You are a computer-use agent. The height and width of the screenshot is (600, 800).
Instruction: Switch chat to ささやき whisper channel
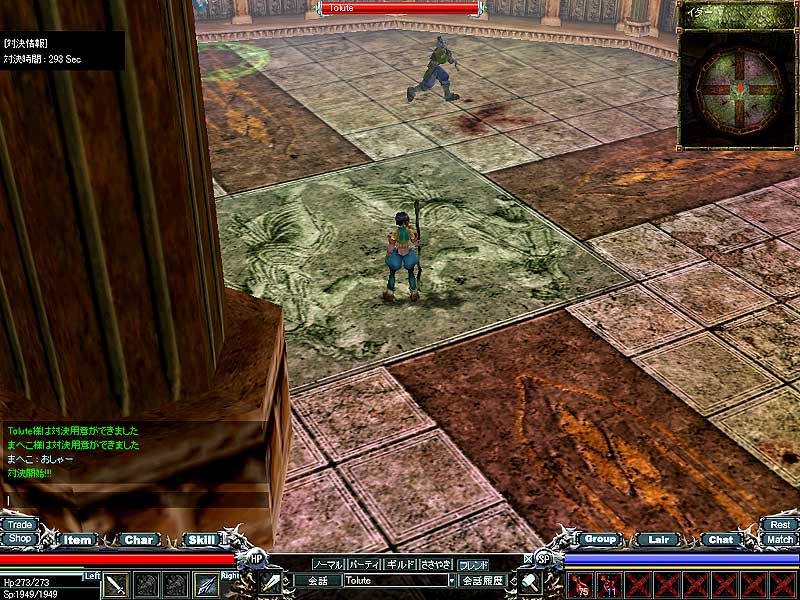[436, 564]
